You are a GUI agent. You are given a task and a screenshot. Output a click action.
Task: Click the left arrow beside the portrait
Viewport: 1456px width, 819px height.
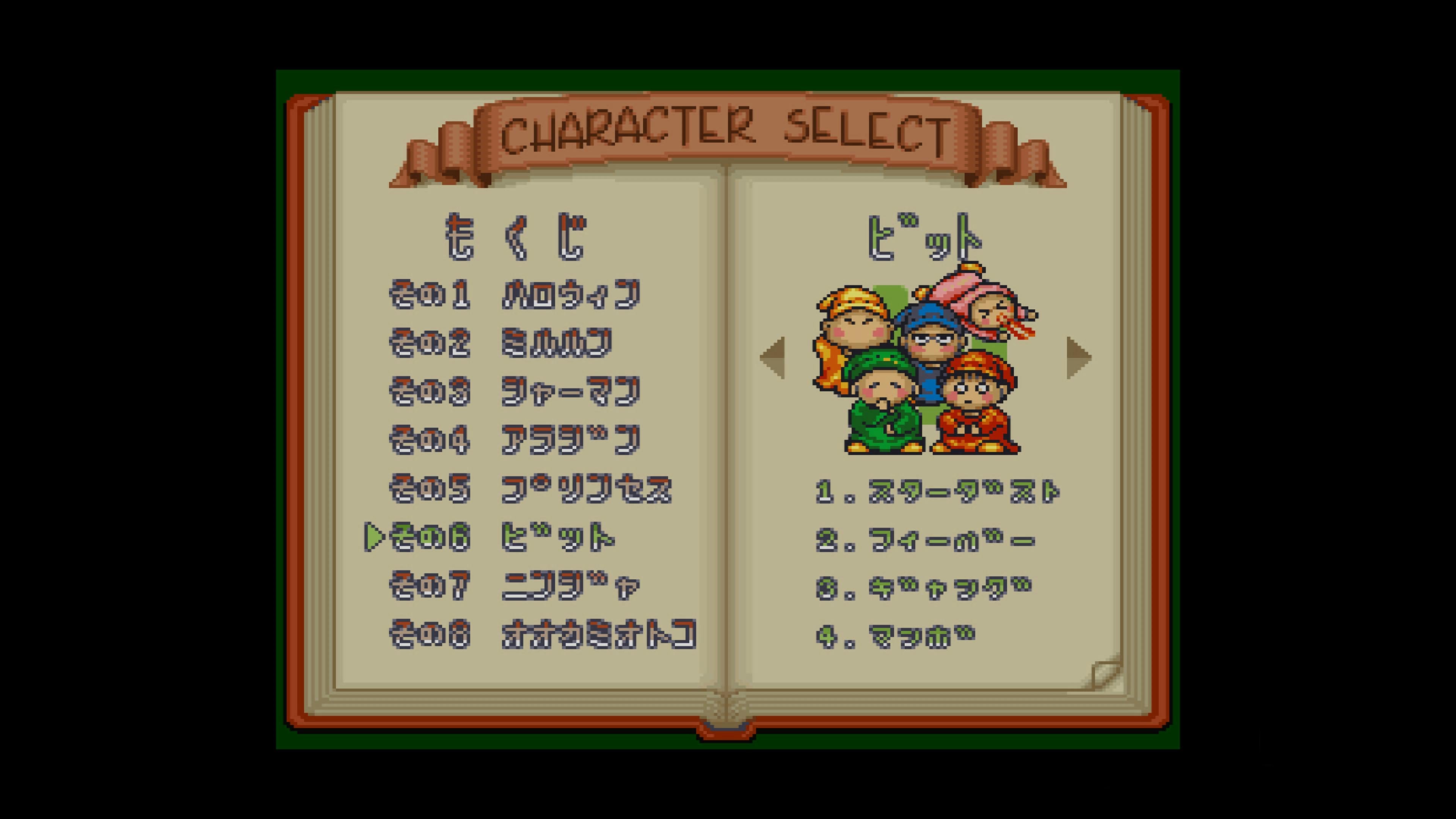tap(773, 357)
